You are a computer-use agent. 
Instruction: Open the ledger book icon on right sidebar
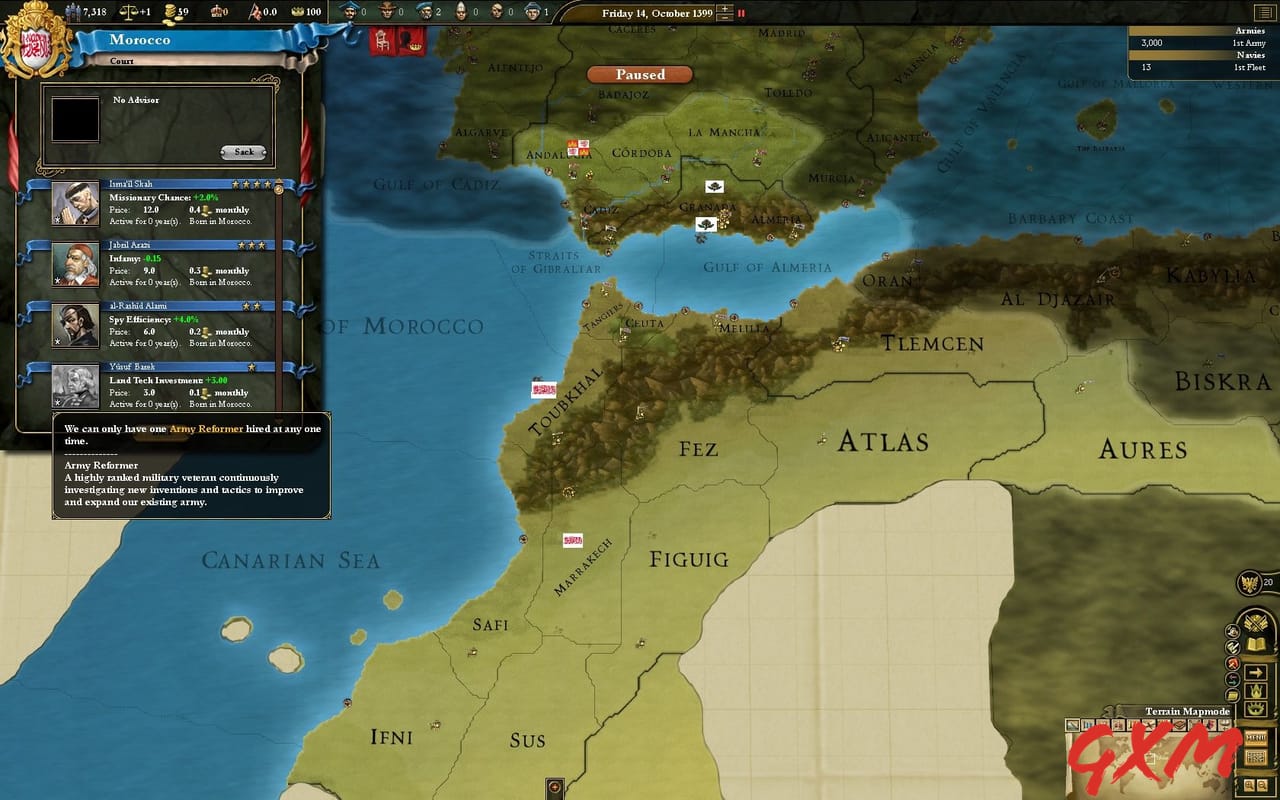pyautogui.click(x=1256, y=643)
